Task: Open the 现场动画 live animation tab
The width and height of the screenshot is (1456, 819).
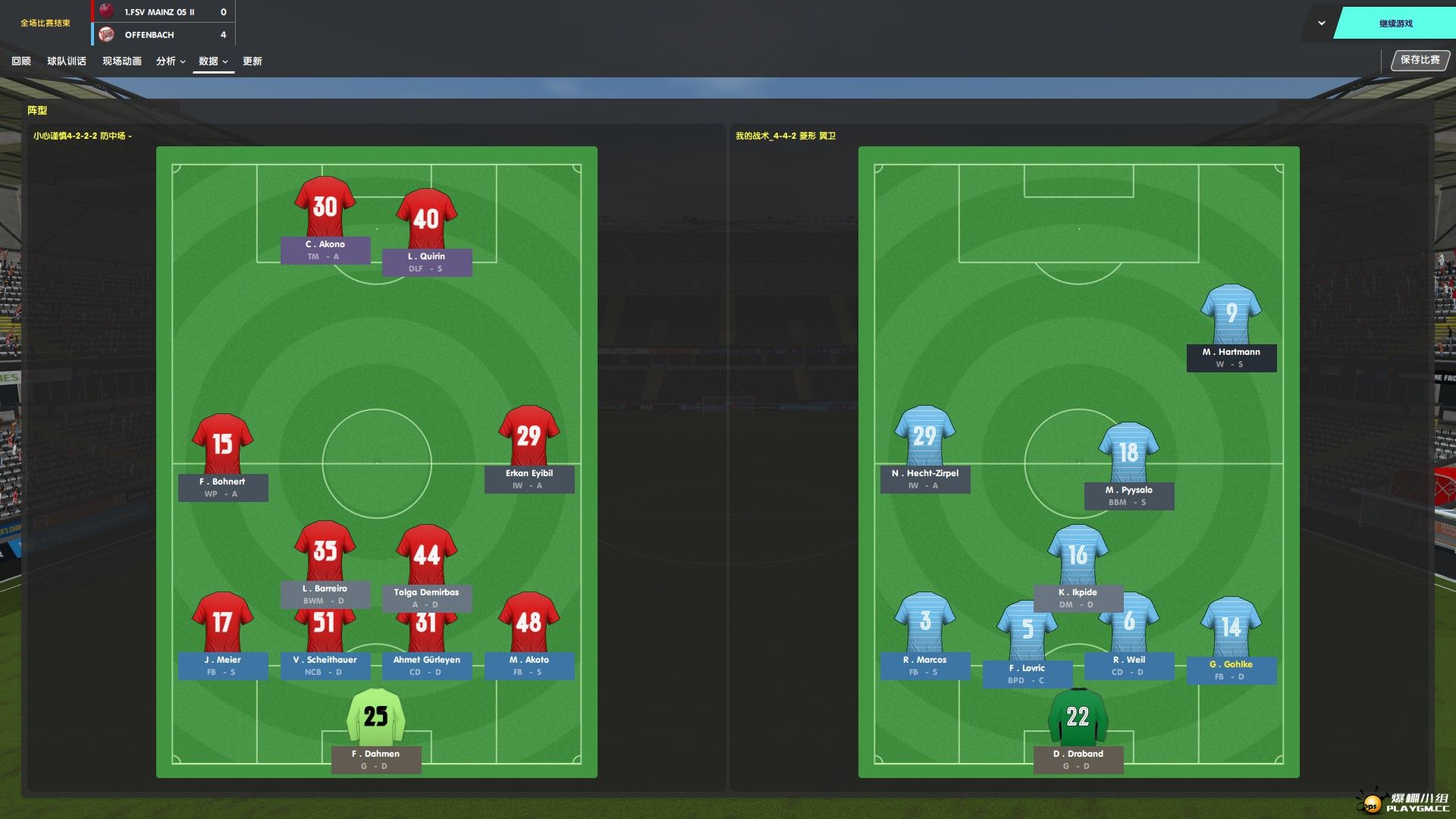Action: [122, 61]
